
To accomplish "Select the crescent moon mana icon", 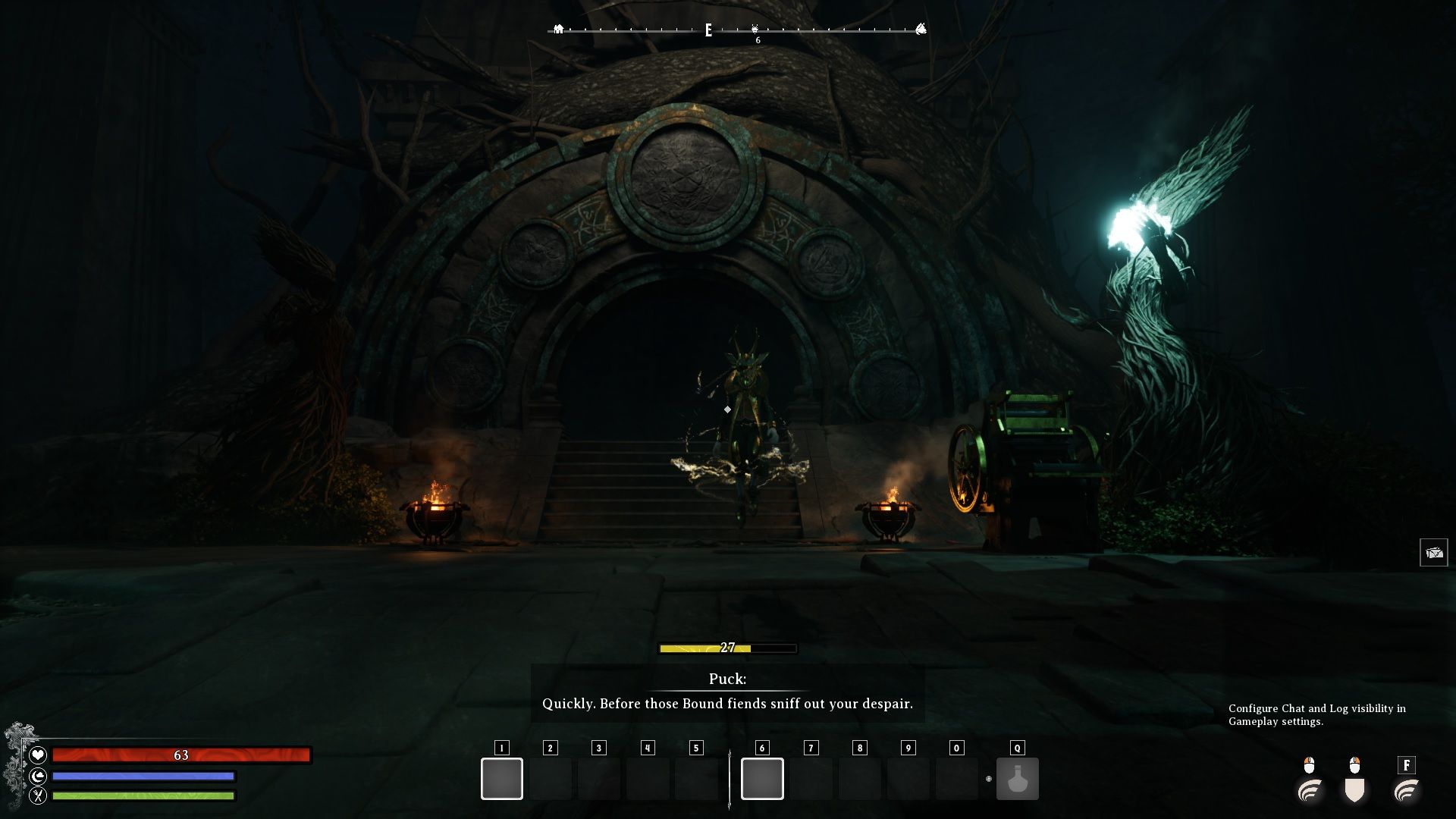I will pos(37,775).
